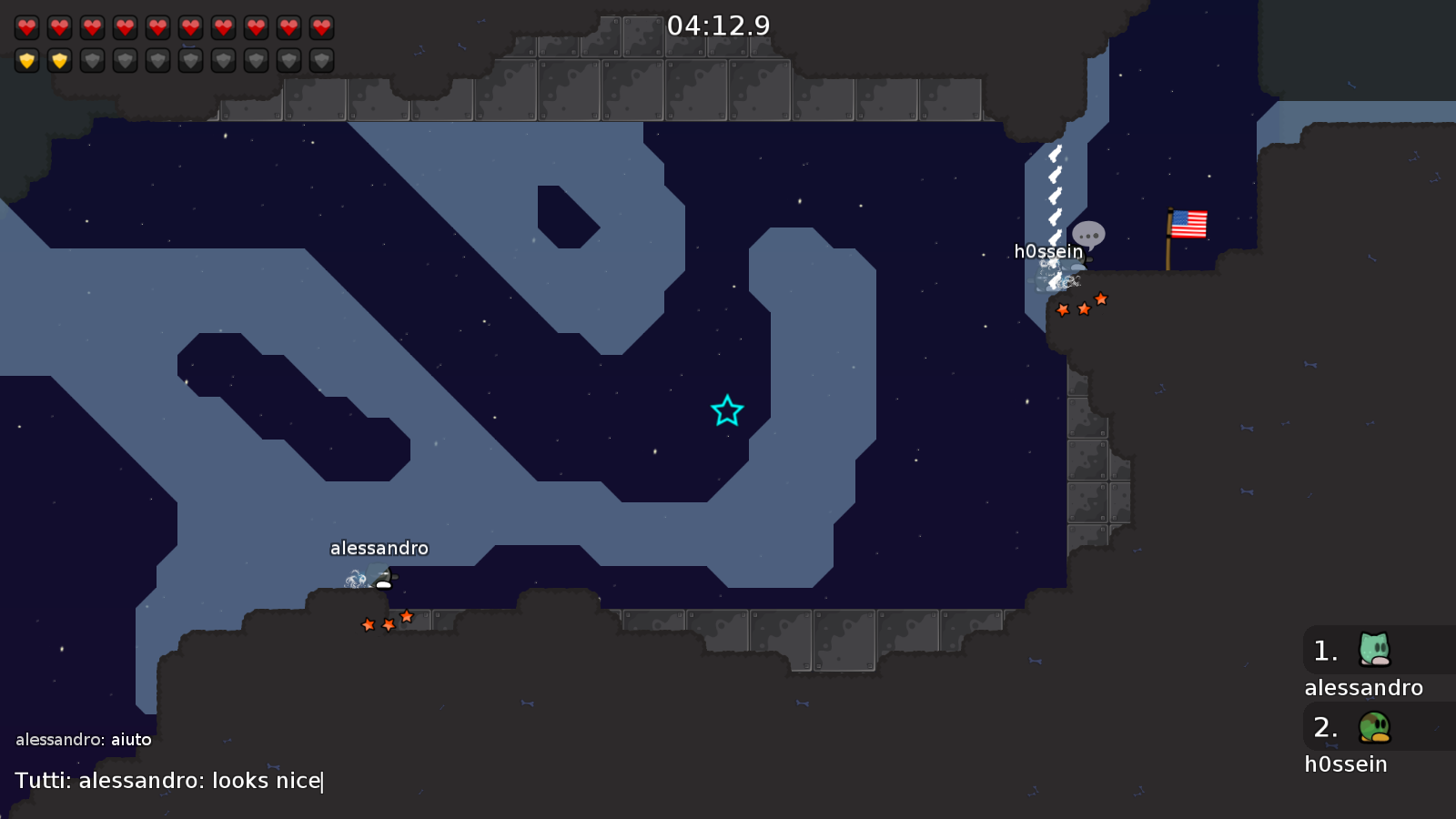
Task: Click the middle of the heart health row
Action: pos(173,26)
